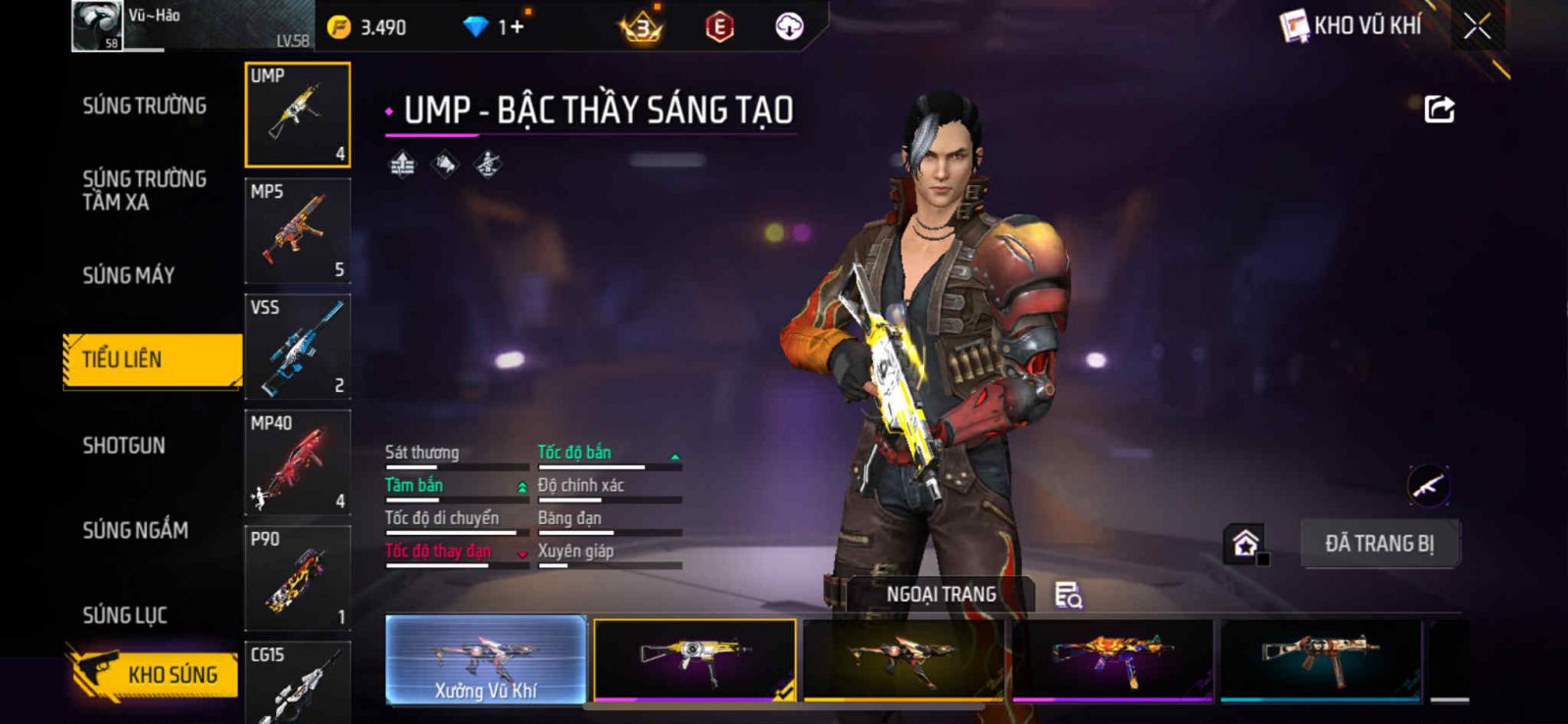This screenshot has height=724, width=1568.
Task: Open the Súng Trường category
Action: [x=144, y=106]
